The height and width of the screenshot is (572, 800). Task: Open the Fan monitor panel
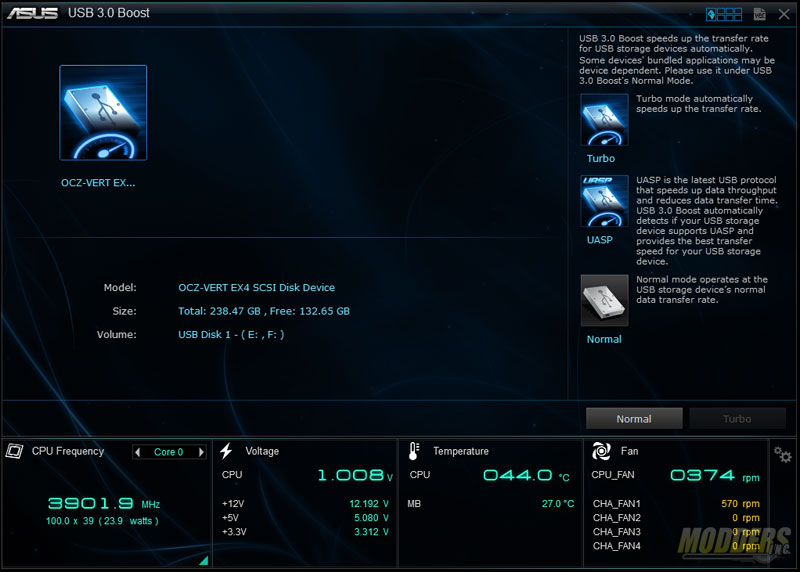click(x=629, y=451)
